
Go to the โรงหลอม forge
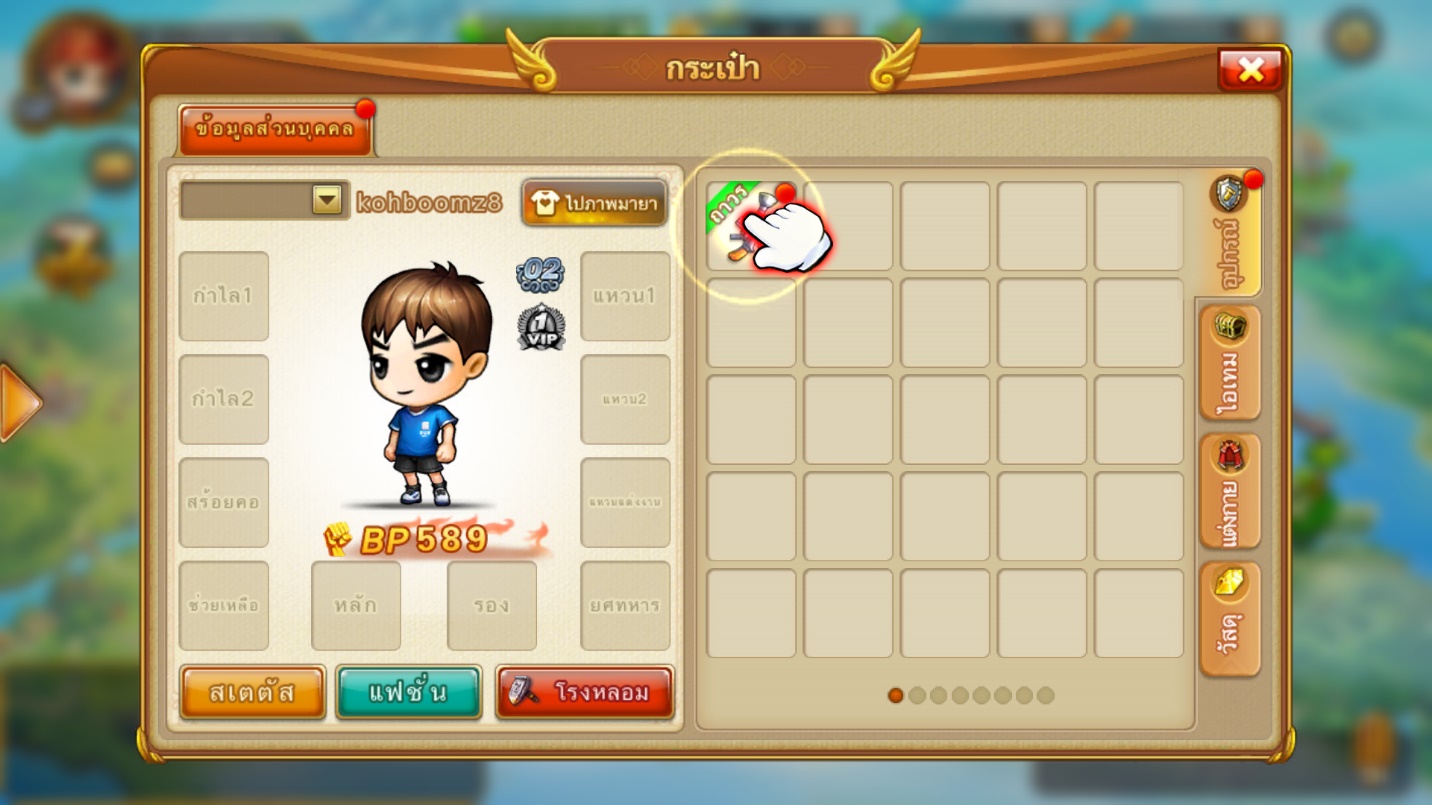tap(585, 692)
